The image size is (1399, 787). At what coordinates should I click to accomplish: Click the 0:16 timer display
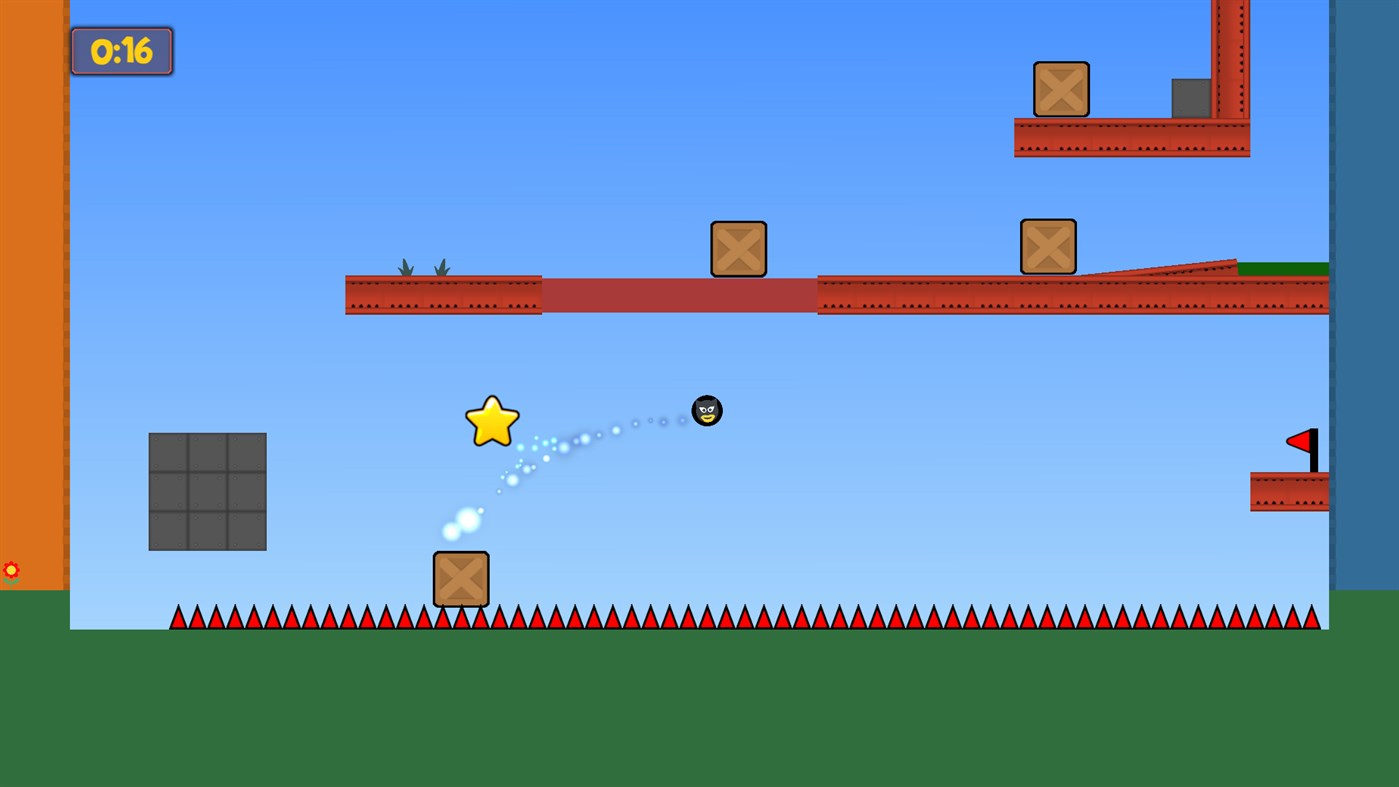pyautogui.click(x=120, y=50)
